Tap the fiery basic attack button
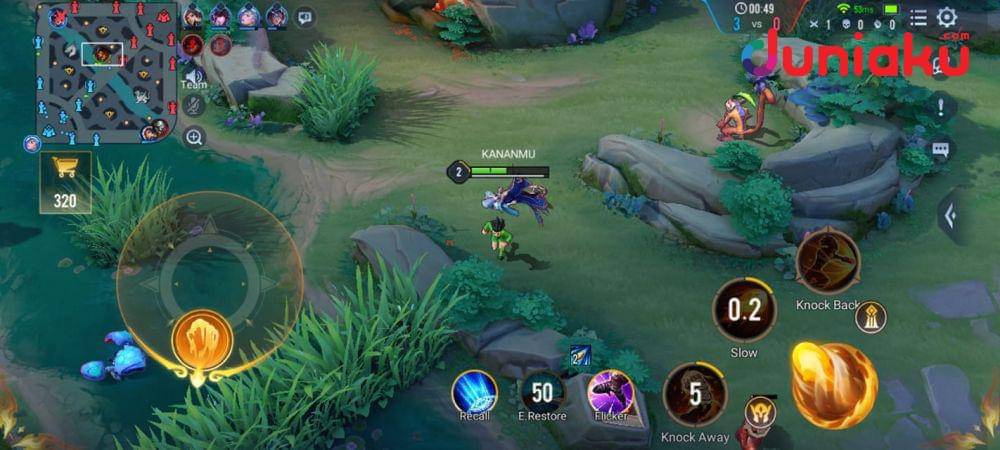 pos(834,385)
